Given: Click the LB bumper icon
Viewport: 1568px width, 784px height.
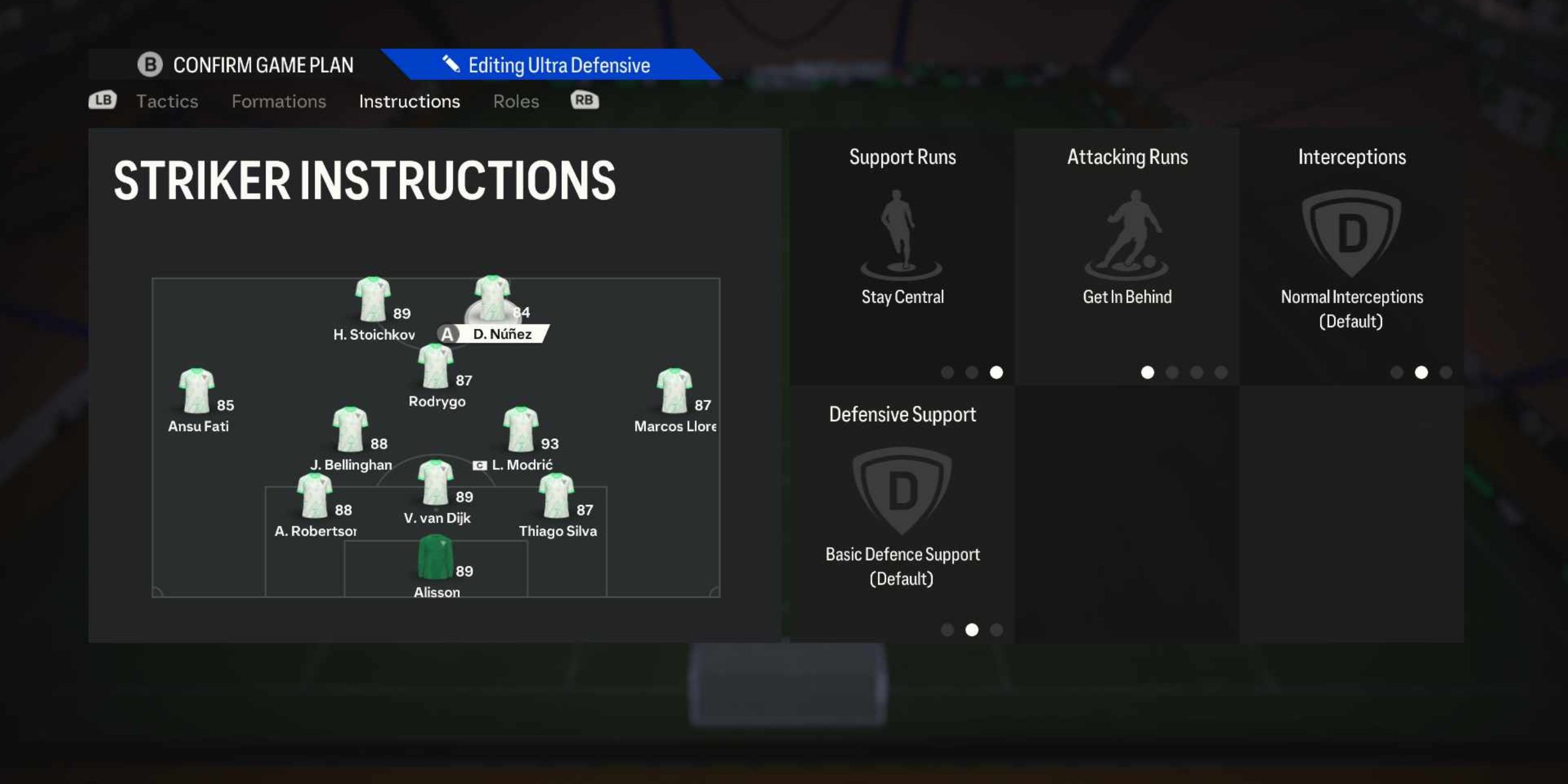Looking at the screenshot, I should pos(102,100).
